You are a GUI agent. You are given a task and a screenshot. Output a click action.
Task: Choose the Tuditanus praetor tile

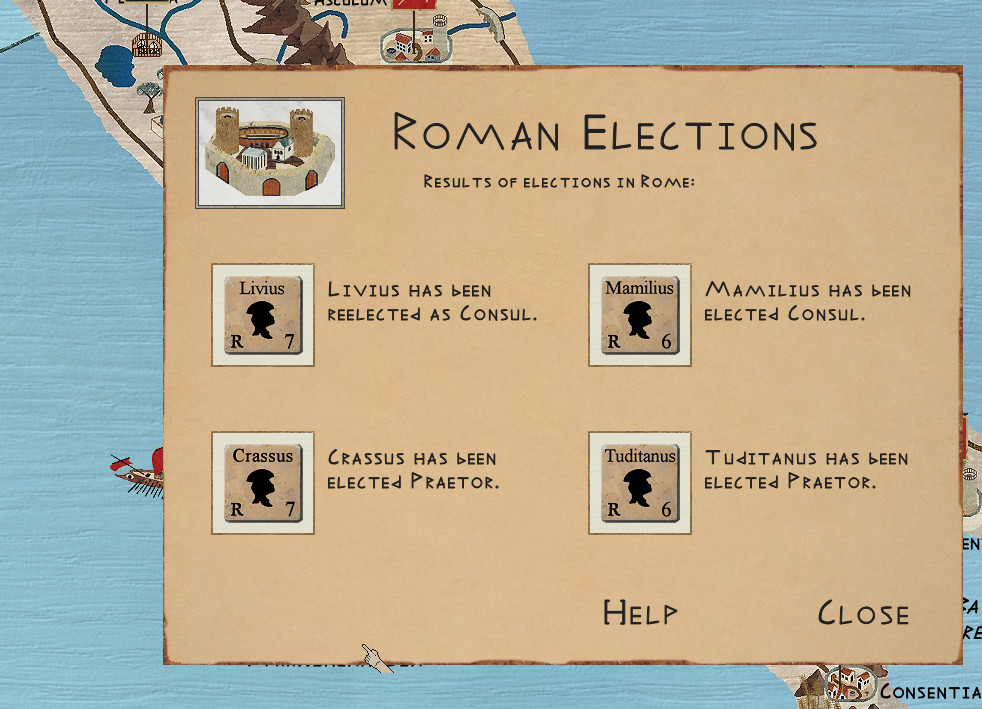[640, 483]
